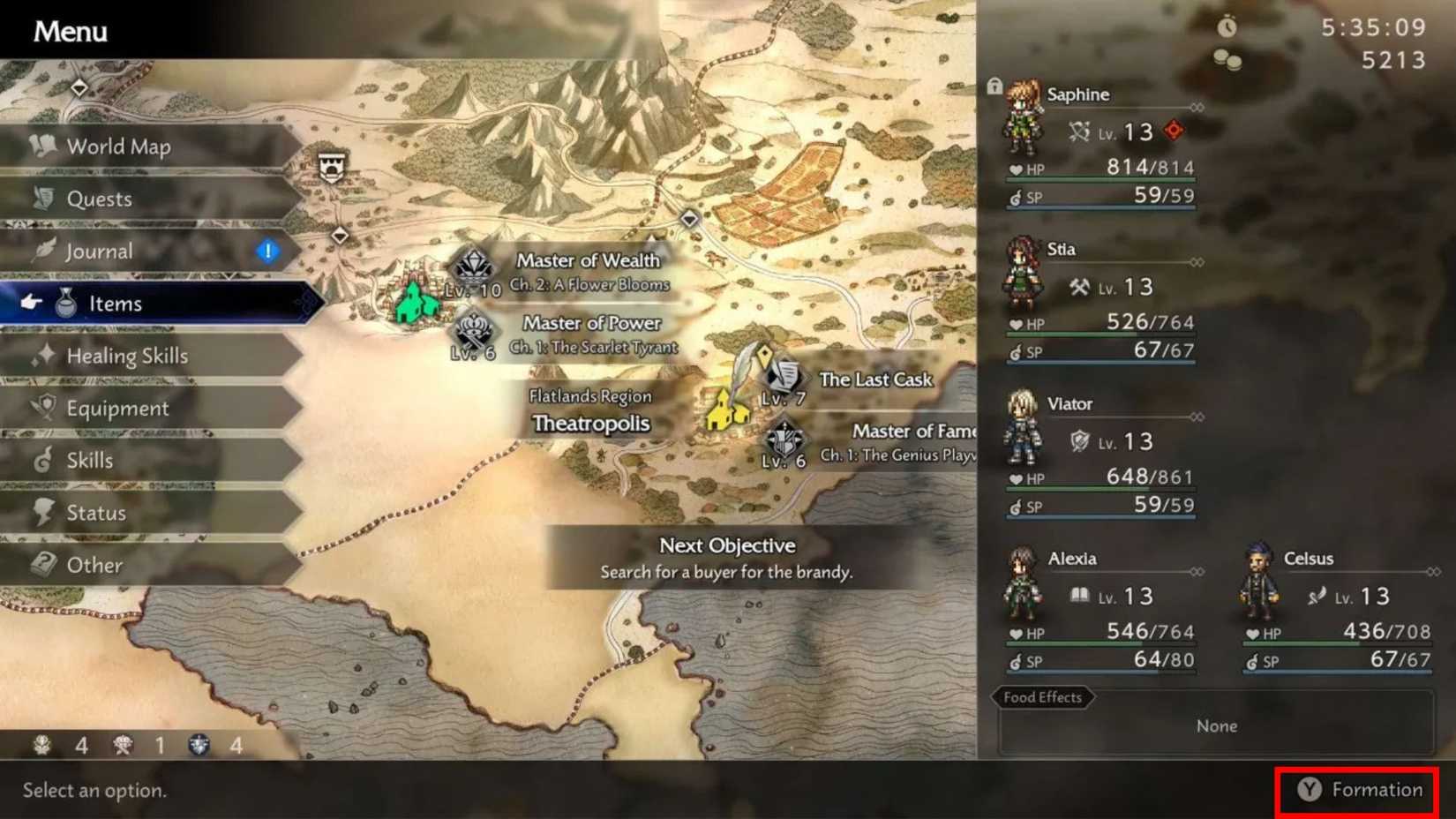Click the lock icon beside Saphine's portrait
Viewport: 1456px width, 819px height.
(995, 85)
